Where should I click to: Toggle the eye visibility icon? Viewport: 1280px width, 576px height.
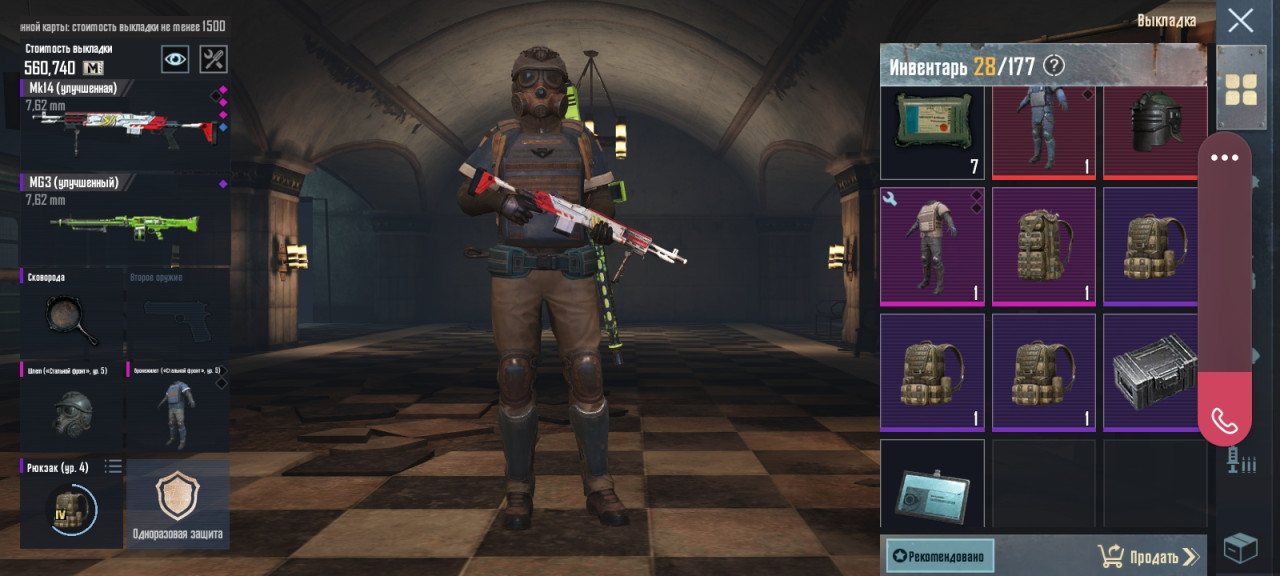point(176,59)
